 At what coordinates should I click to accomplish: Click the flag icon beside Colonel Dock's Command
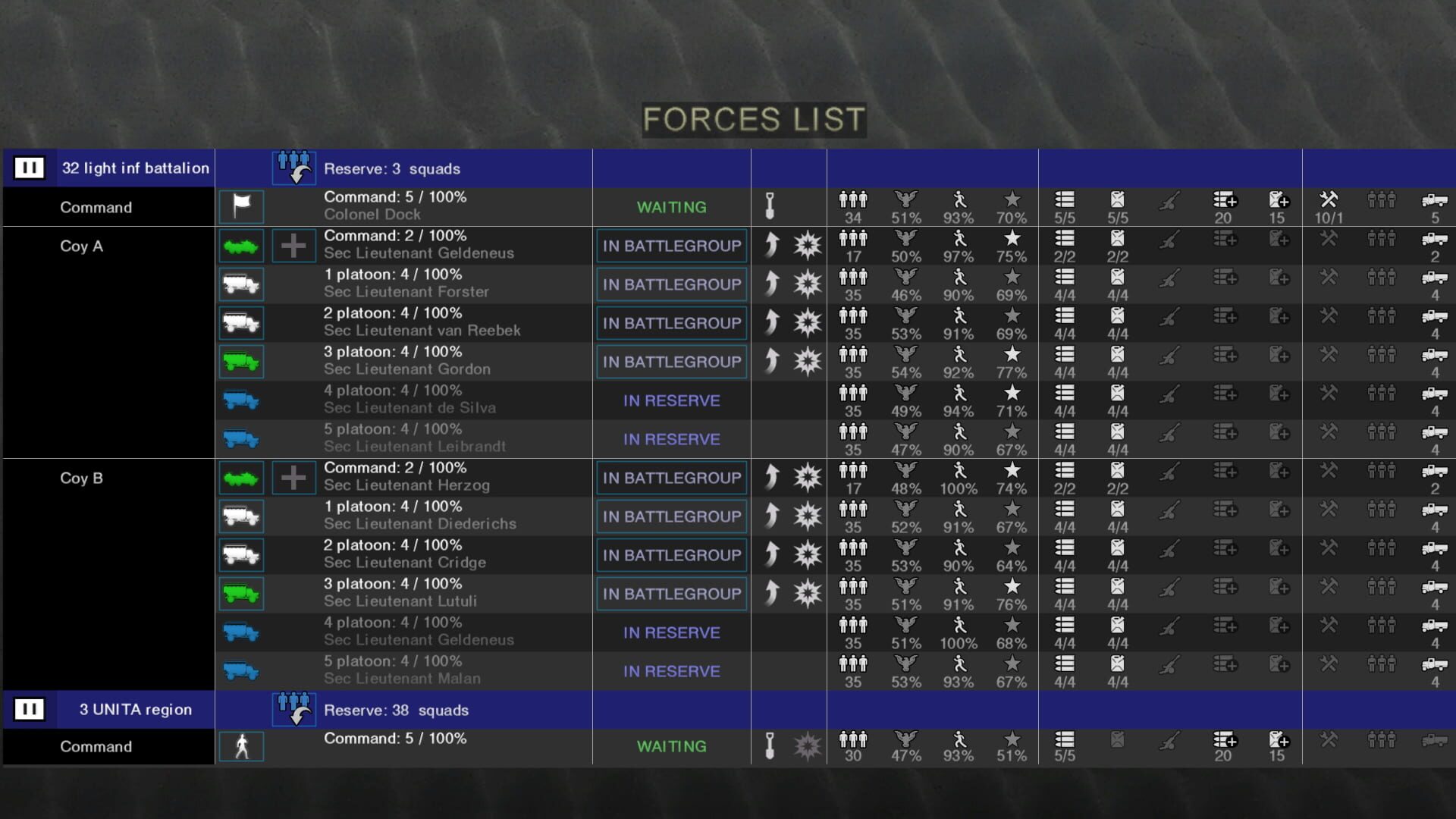click(x=241, y=206)
